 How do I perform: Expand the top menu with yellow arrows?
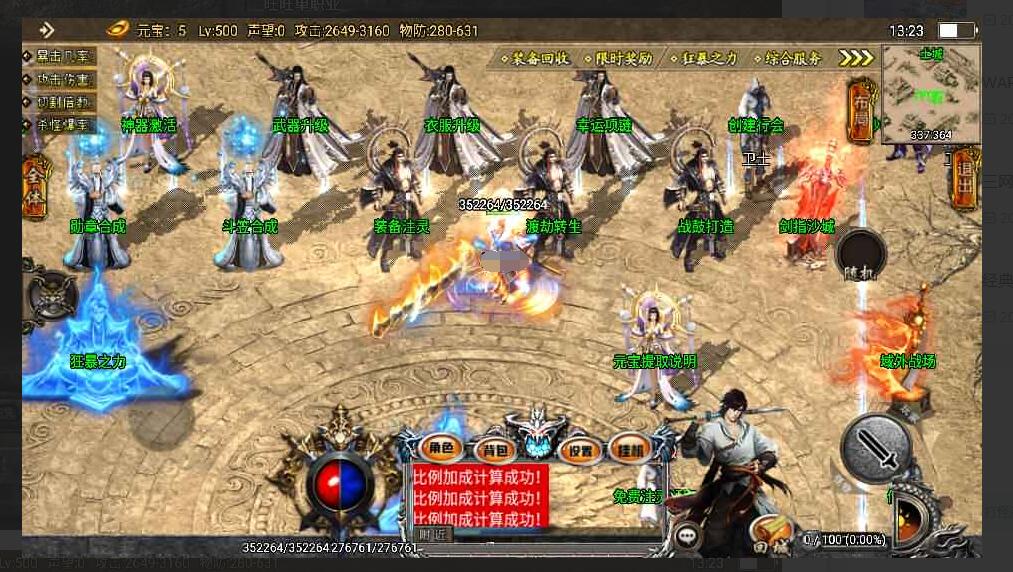tap(855, 58)
